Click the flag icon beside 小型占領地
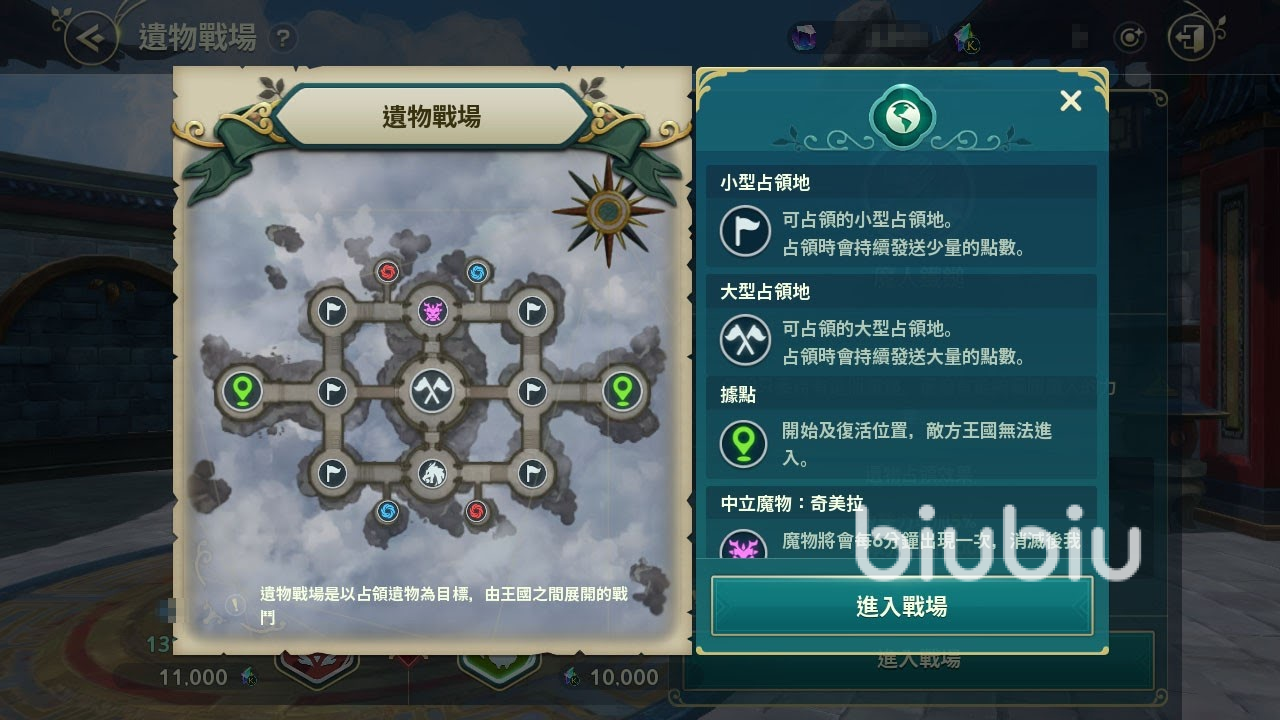The height and width of the screenshot is (720, 1280). (x=744, y=231)
